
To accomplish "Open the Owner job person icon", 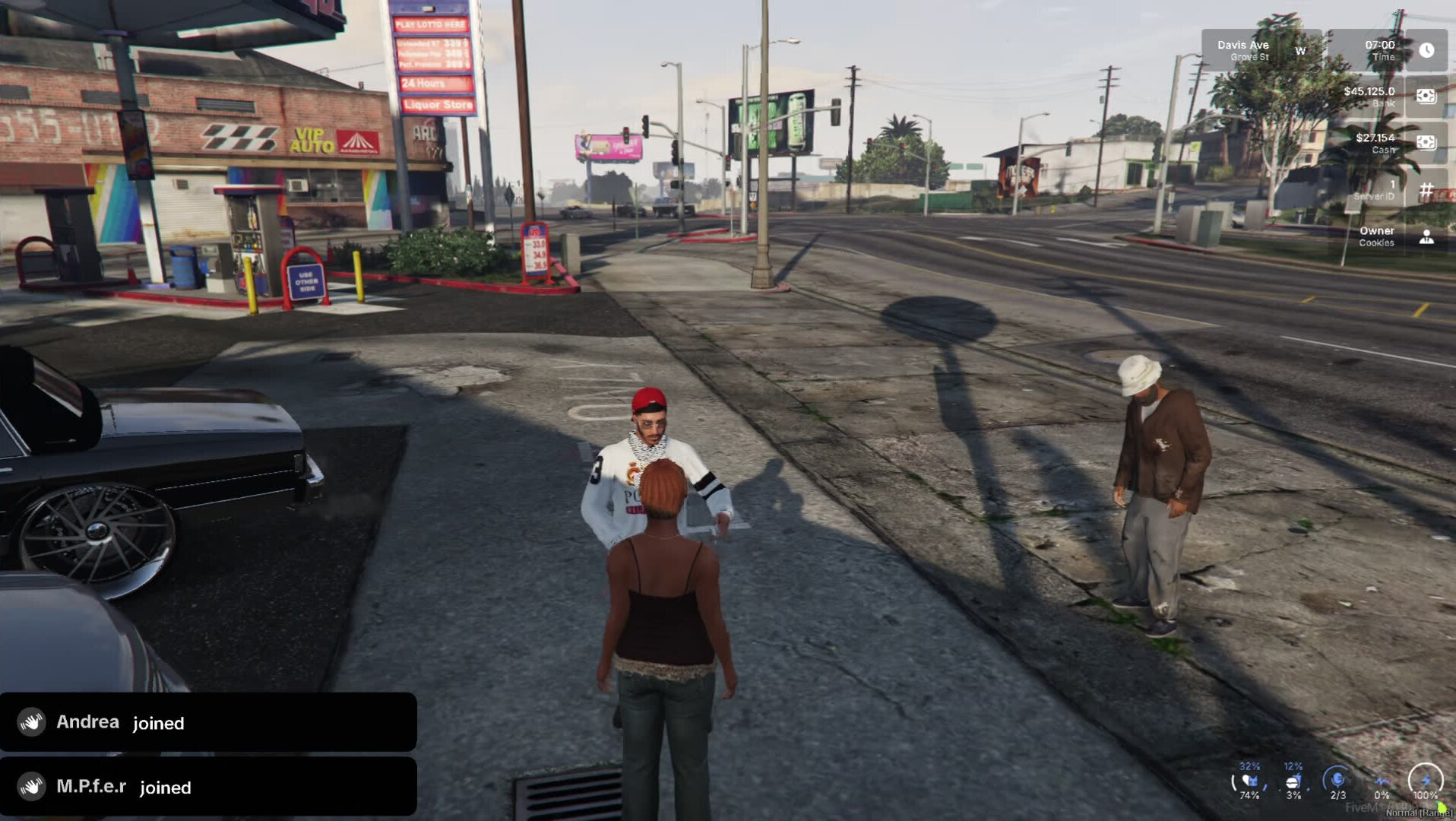I will click(1426, 236).
